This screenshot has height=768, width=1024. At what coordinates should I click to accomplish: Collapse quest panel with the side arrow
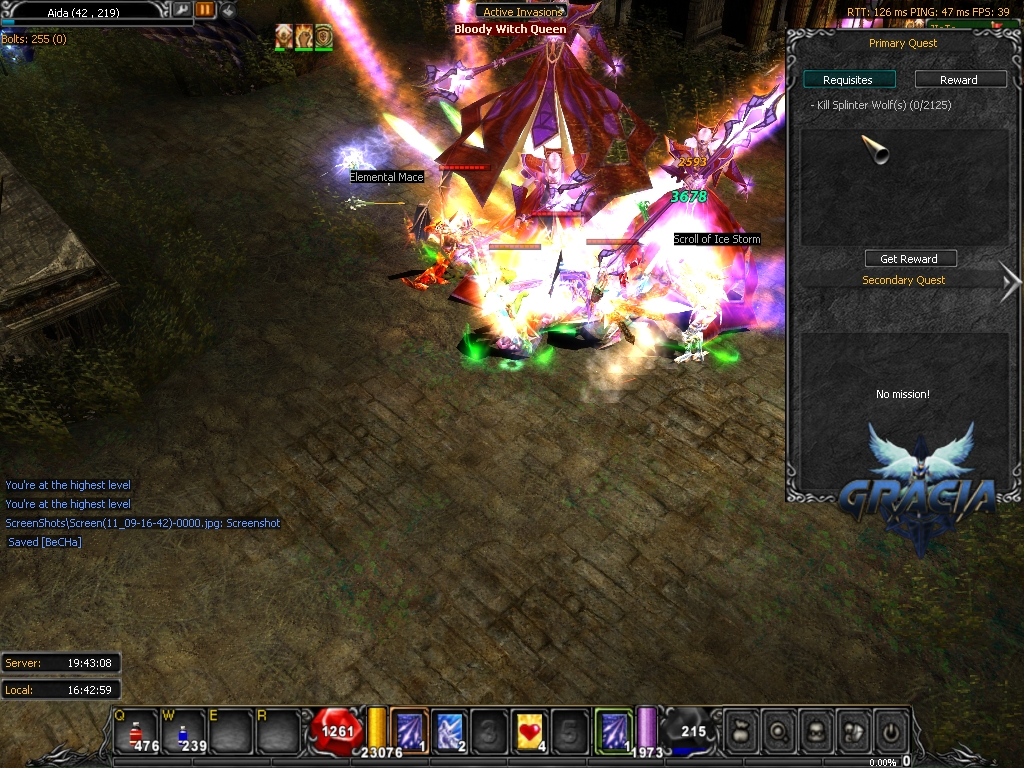coord(1010,281)
